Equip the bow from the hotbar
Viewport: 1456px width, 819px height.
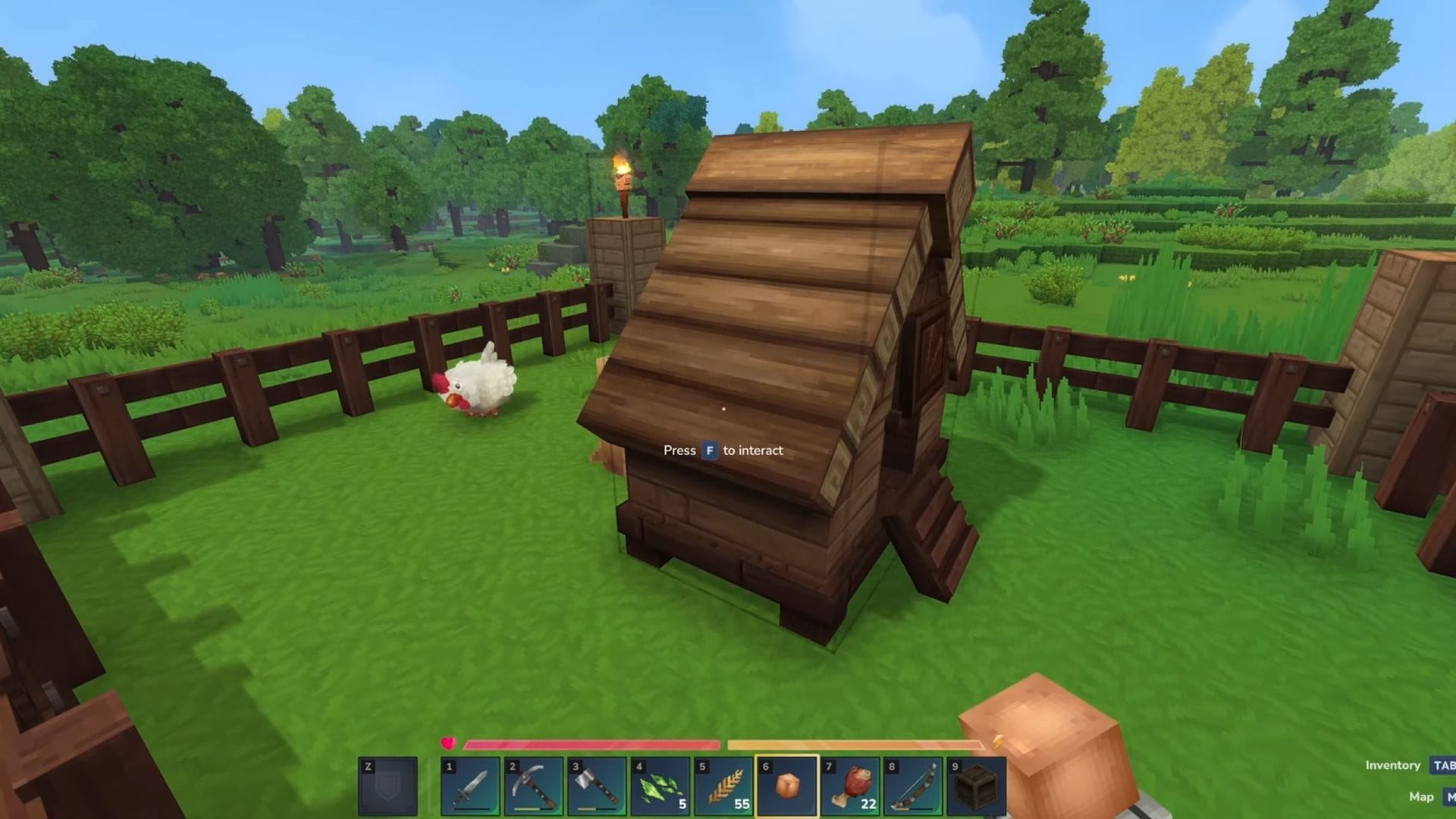click(913, 787)
